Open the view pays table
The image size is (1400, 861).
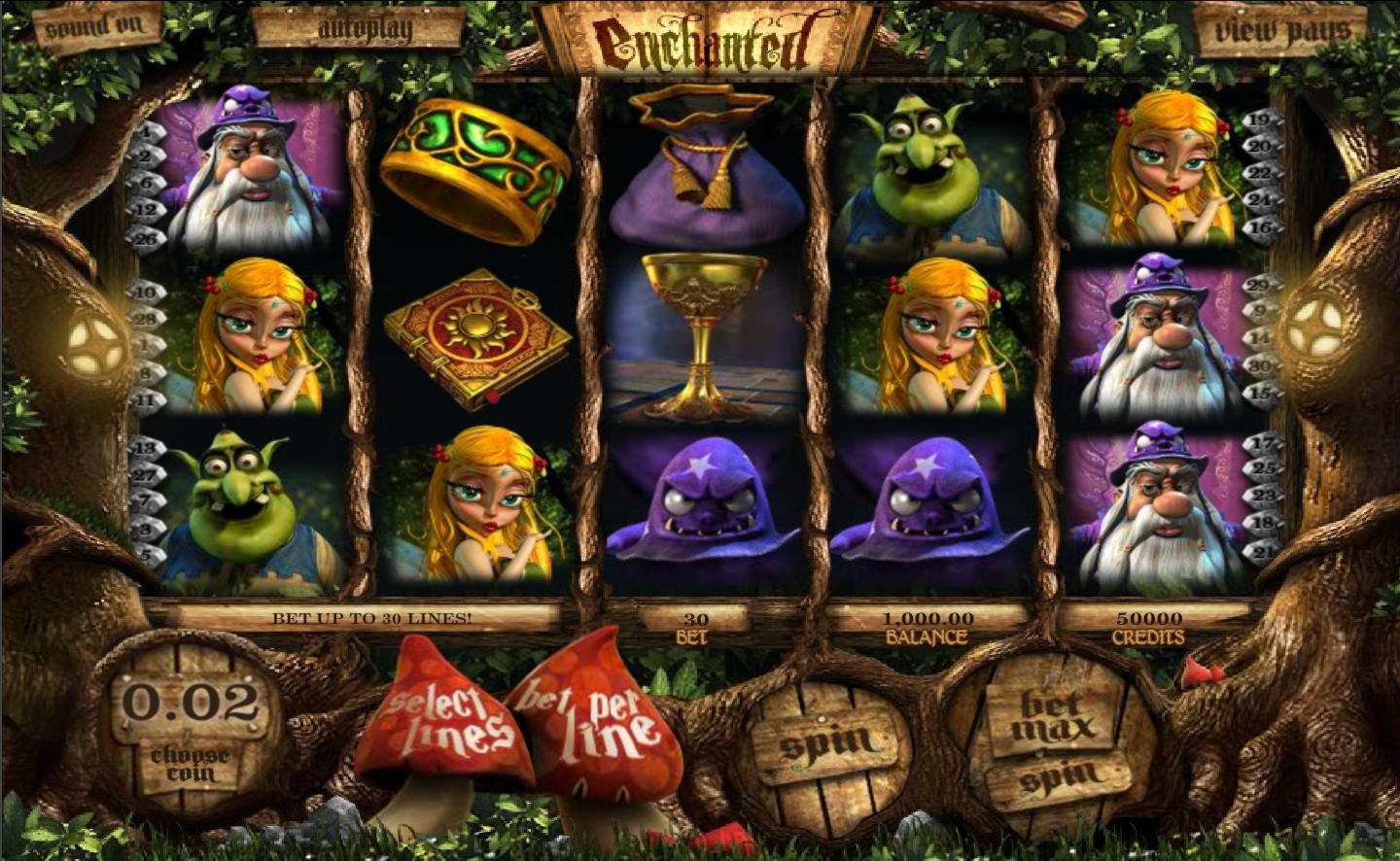pyautogui.click(x=1281, y=30)
